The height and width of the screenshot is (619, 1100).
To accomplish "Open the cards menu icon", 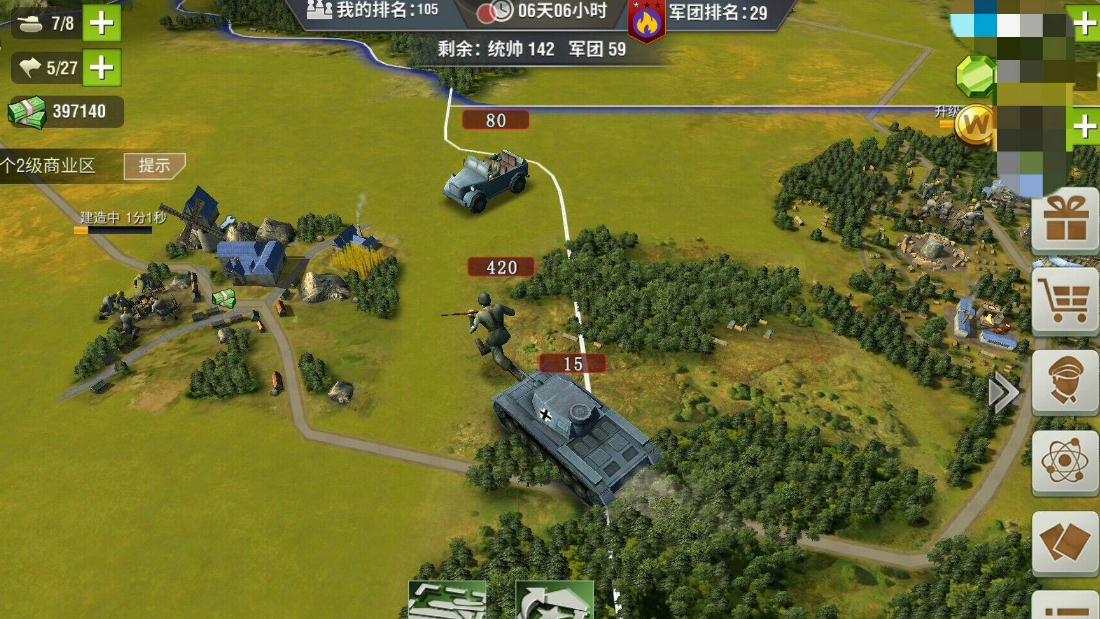I will pyautogui.click(x=1065, y=543).
